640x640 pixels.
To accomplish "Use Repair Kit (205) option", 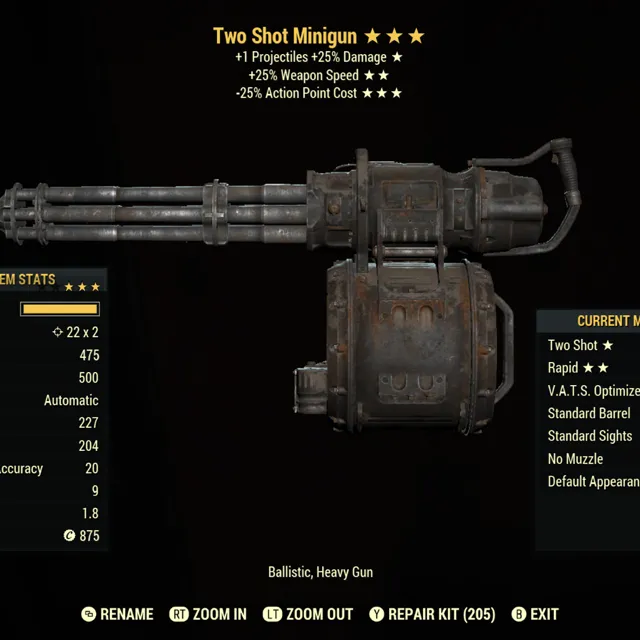I will pyautogui.click(x=432, y=614).
